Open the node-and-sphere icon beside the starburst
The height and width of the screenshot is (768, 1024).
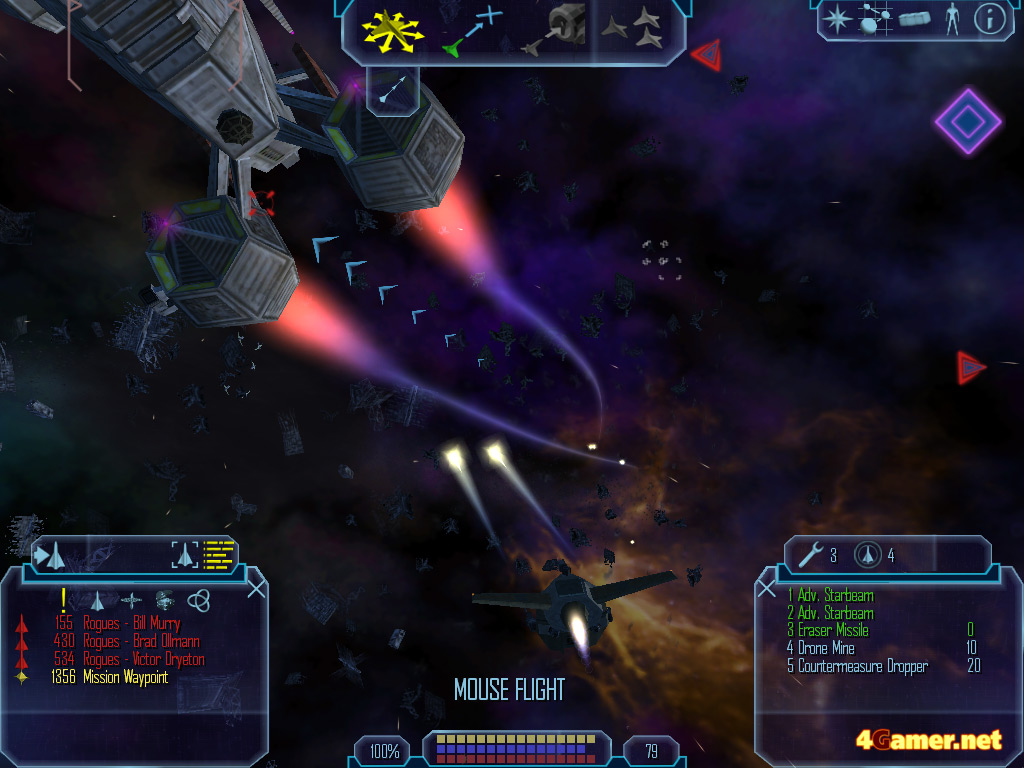click(875, 19)
